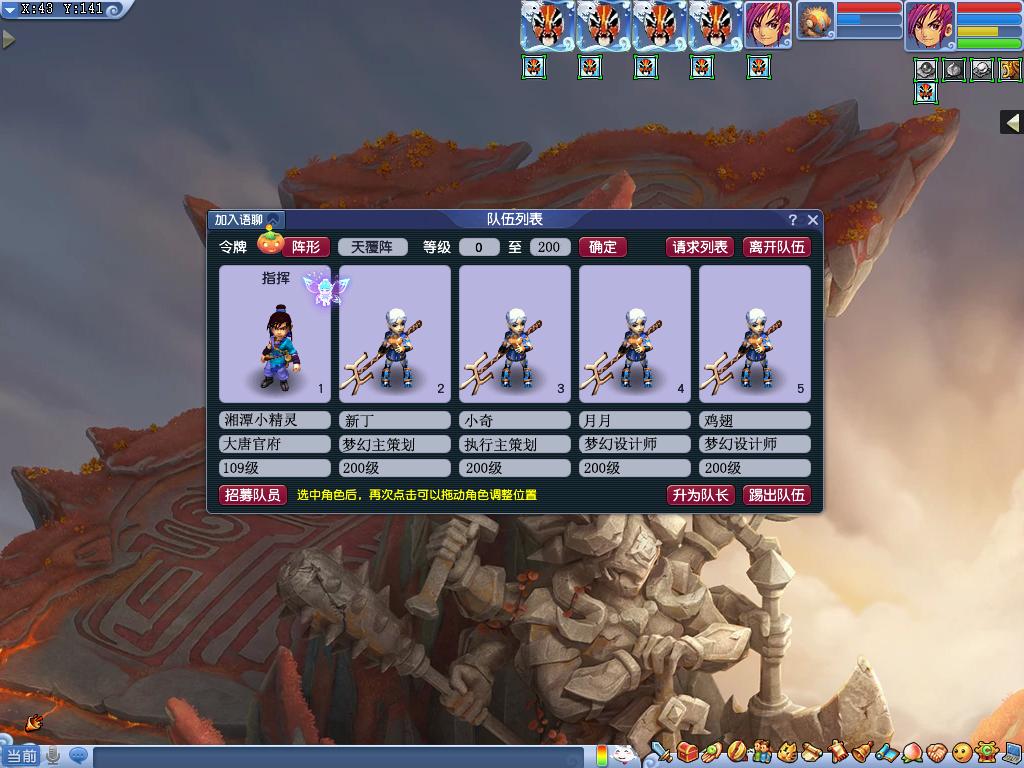
Task: Choose team member 小奇 portrait card
Action: [x=514, y=333]
